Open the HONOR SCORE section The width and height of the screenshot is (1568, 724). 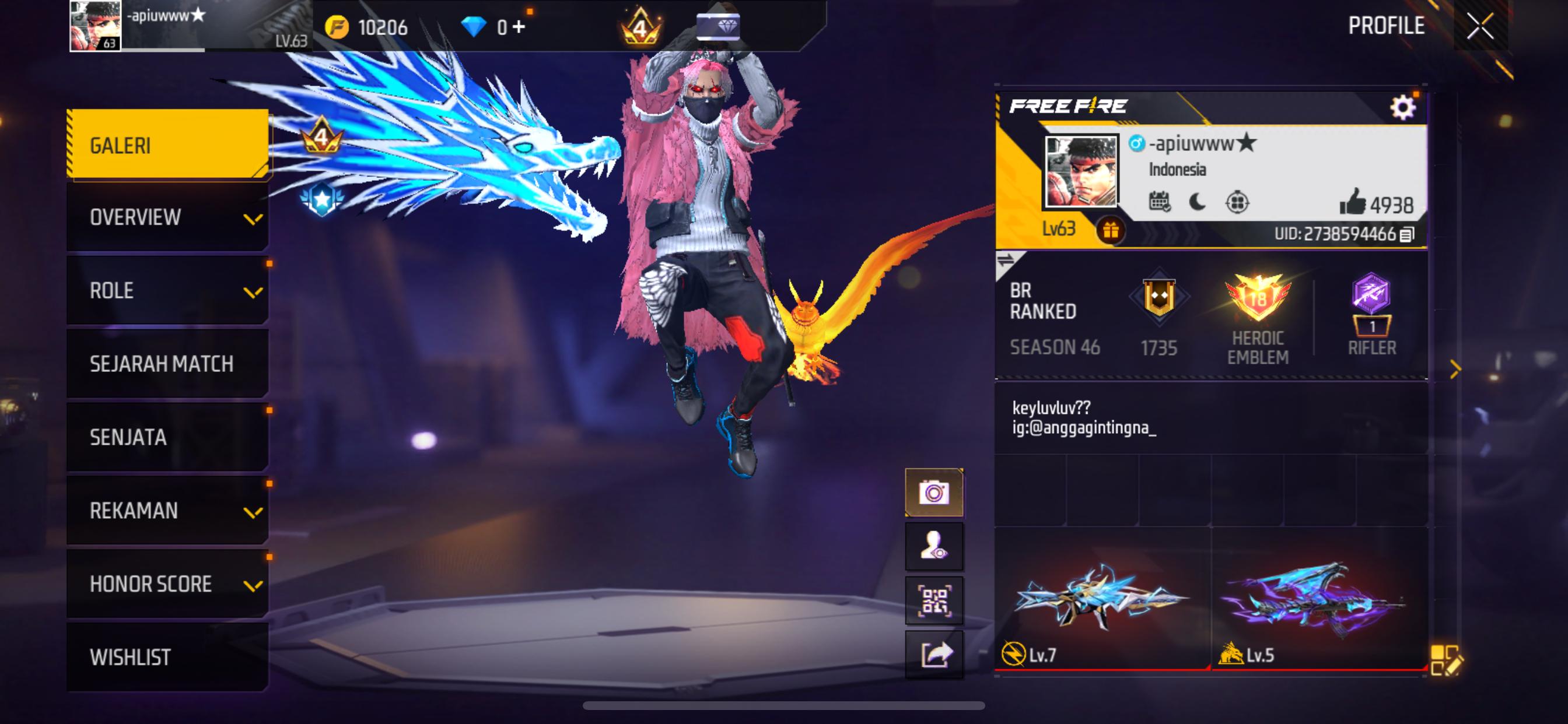pos(167,584)
